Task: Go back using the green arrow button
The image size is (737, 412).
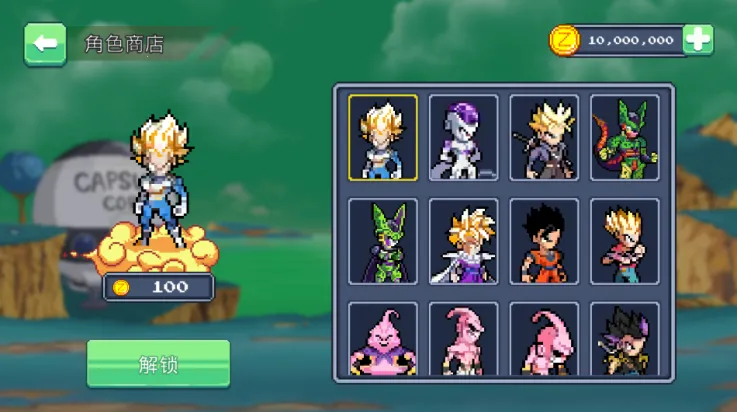Action: click(44, 44)
